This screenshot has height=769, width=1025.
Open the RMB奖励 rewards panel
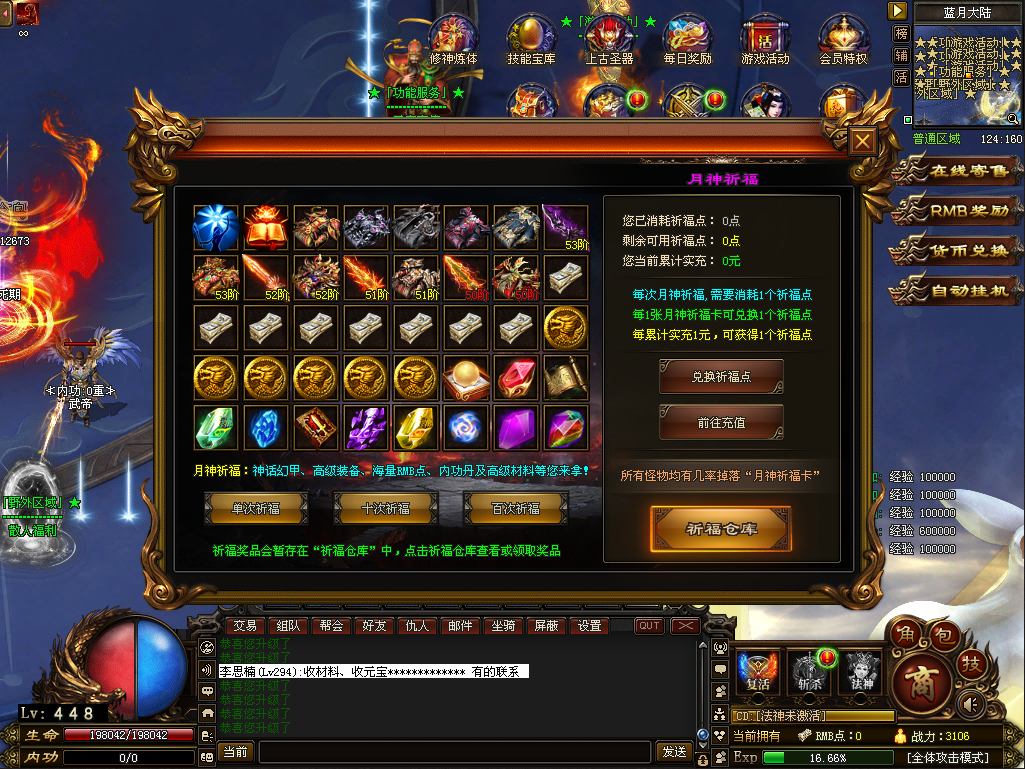click(x=956, y=210)
